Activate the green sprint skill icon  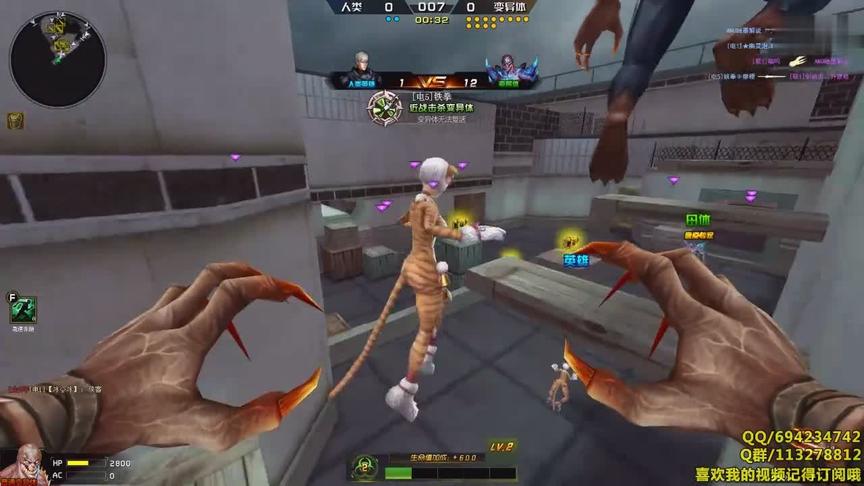pos(23,309)
